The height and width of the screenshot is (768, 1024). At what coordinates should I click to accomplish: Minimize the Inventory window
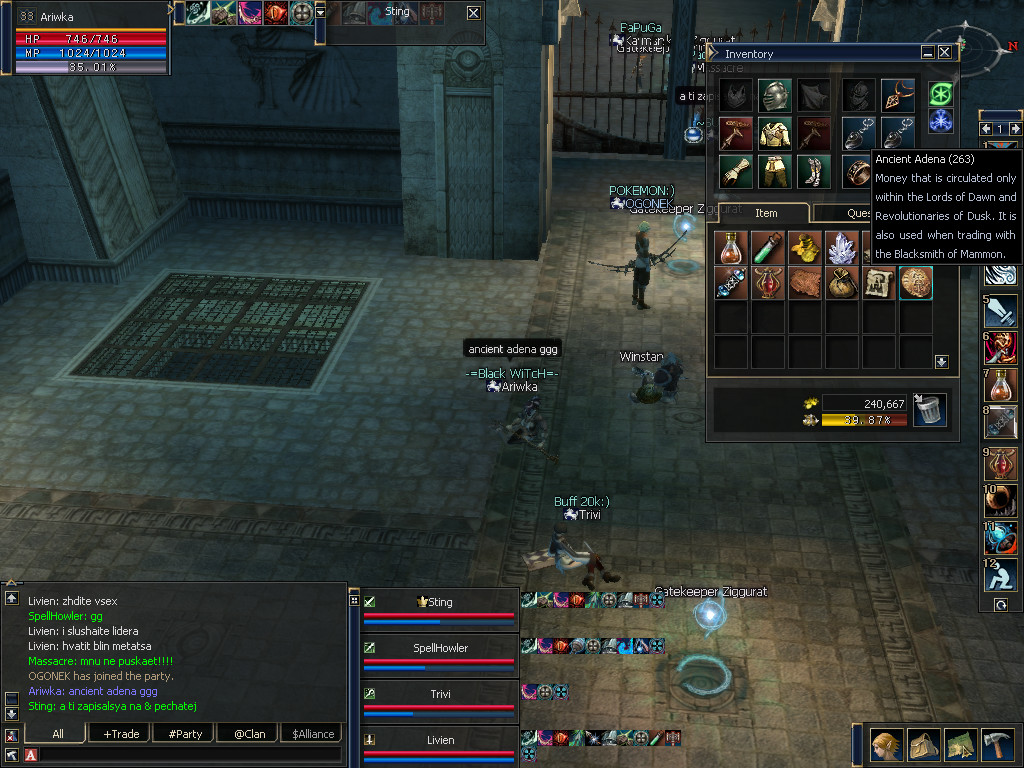point(927,53)
